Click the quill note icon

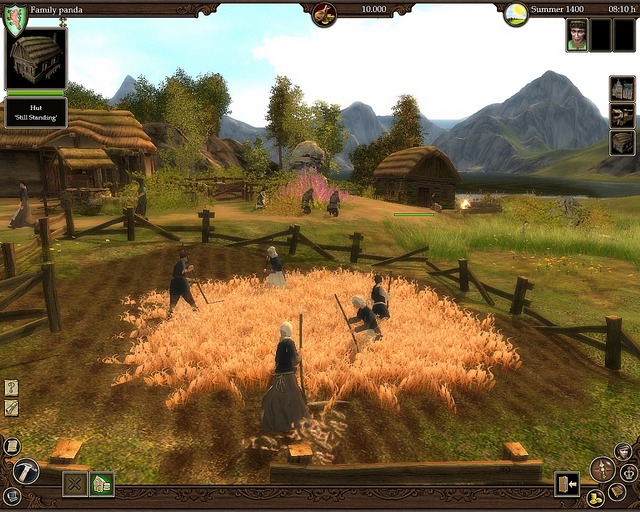(x=11, y=407)
